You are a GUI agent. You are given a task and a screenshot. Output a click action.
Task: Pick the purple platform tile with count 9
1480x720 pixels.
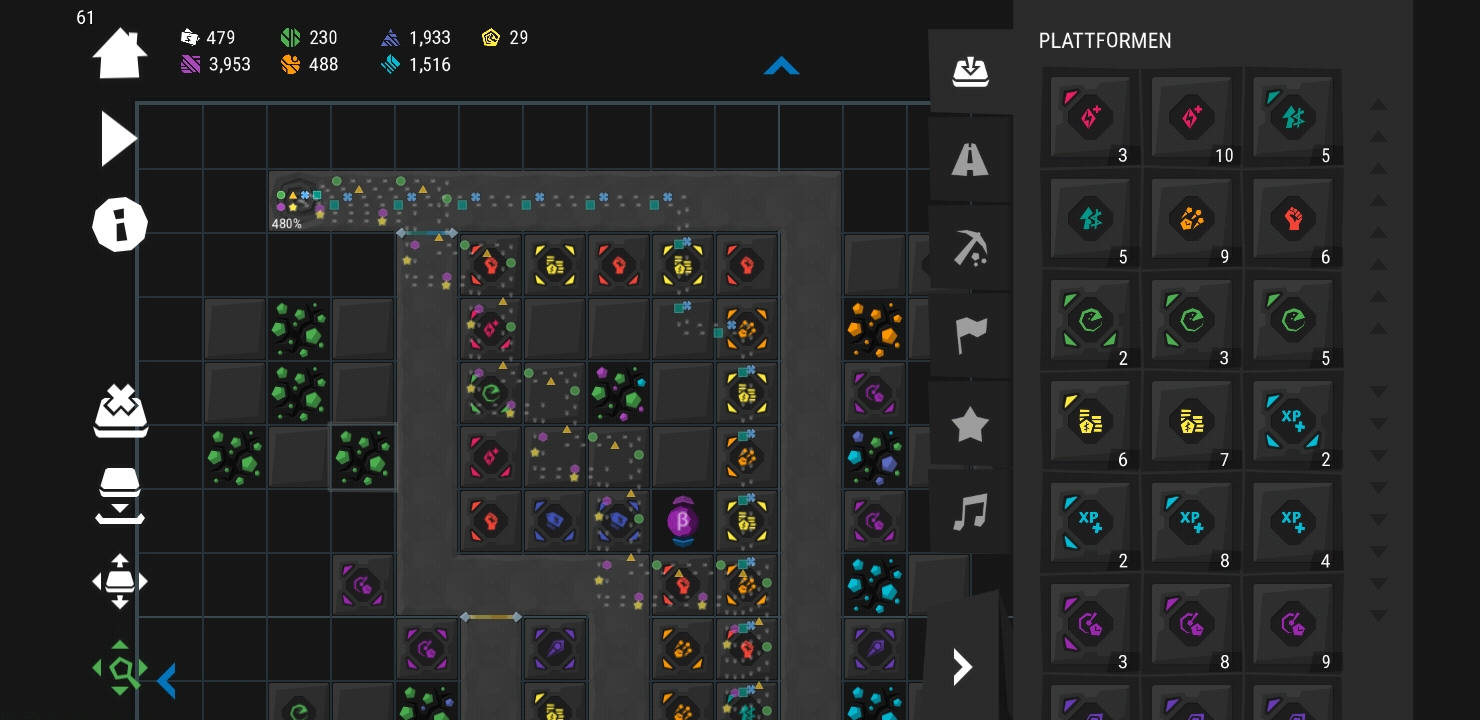click(1293, 624)
